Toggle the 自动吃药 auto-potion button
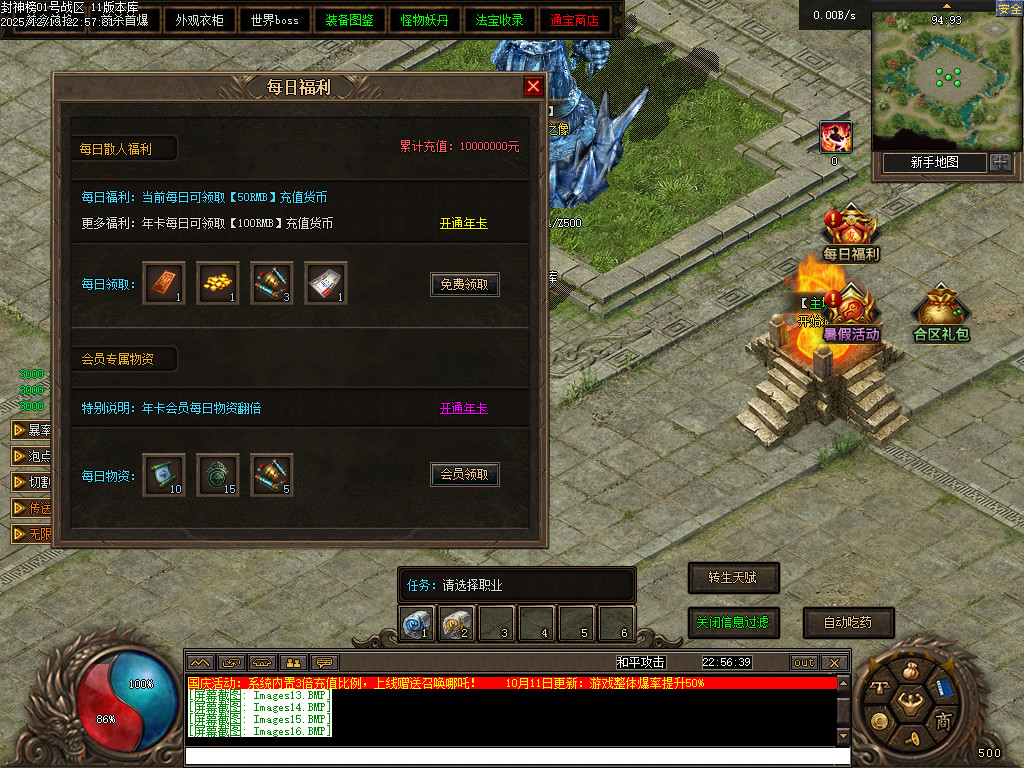1024x768 pixels. click(x=847, y=622)
